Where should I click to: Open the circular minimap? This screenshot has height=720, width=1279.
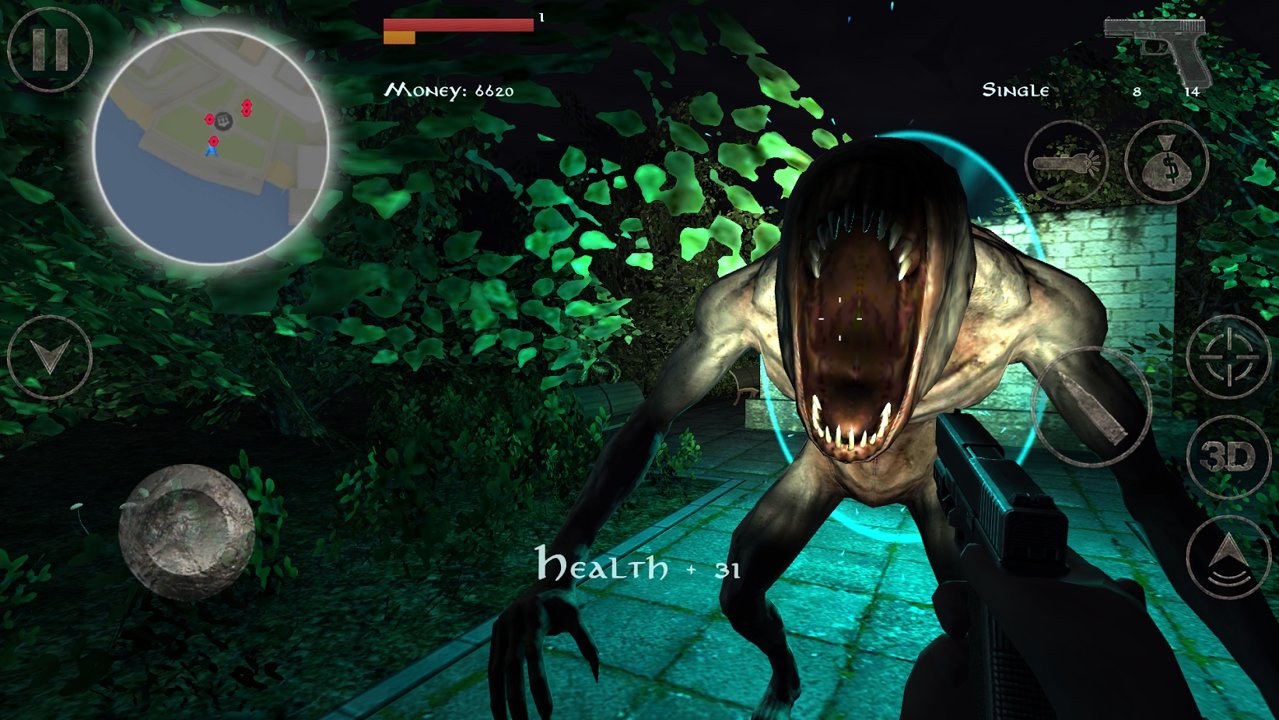coord(211,147)
